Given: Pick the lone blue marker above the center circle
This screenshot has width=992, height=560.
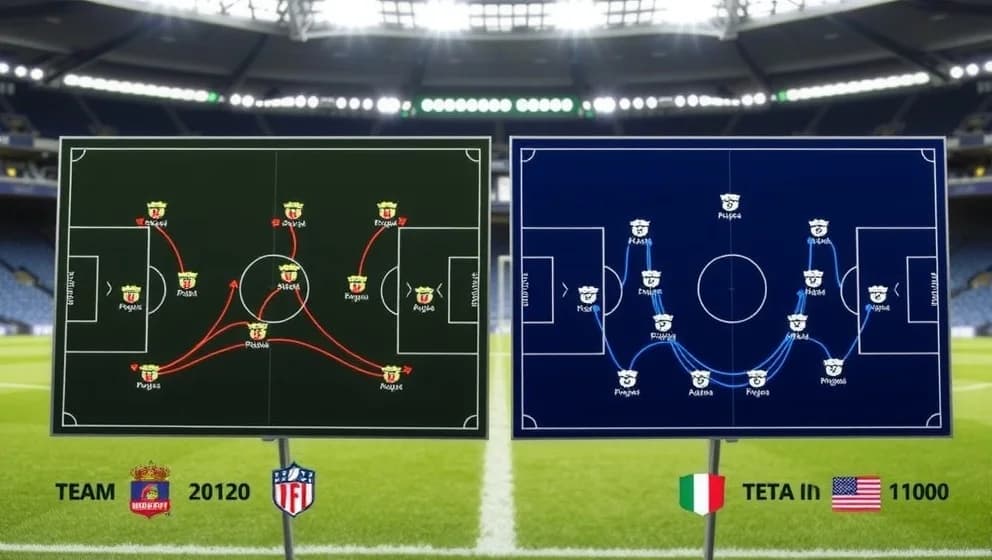Looking at the screenshot, I should tap(730, 203).
